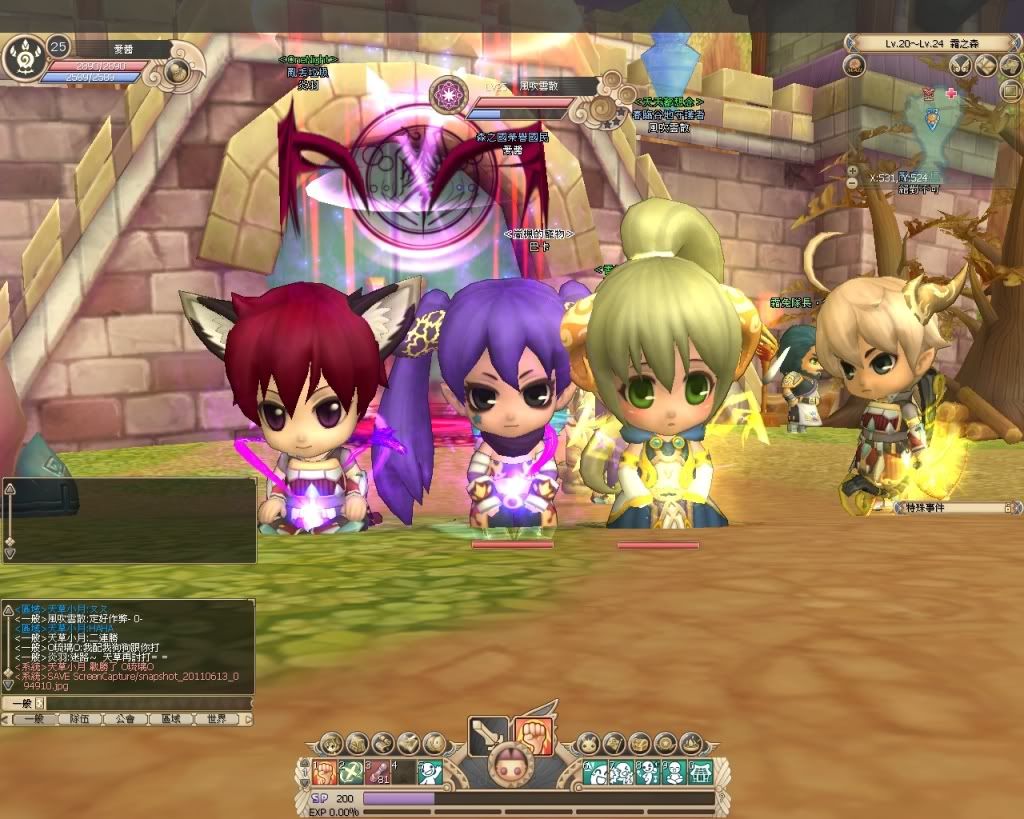Select the 公會 chat tab
The image size is (1024, 819).
(124, 719)
